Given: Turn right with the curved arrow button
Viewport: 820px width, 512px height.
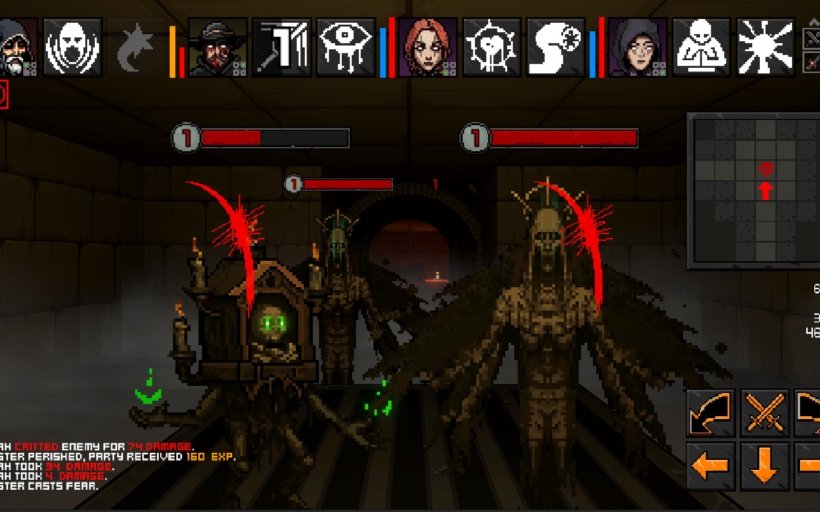Looking at the screenshot, I should (808, 413).
